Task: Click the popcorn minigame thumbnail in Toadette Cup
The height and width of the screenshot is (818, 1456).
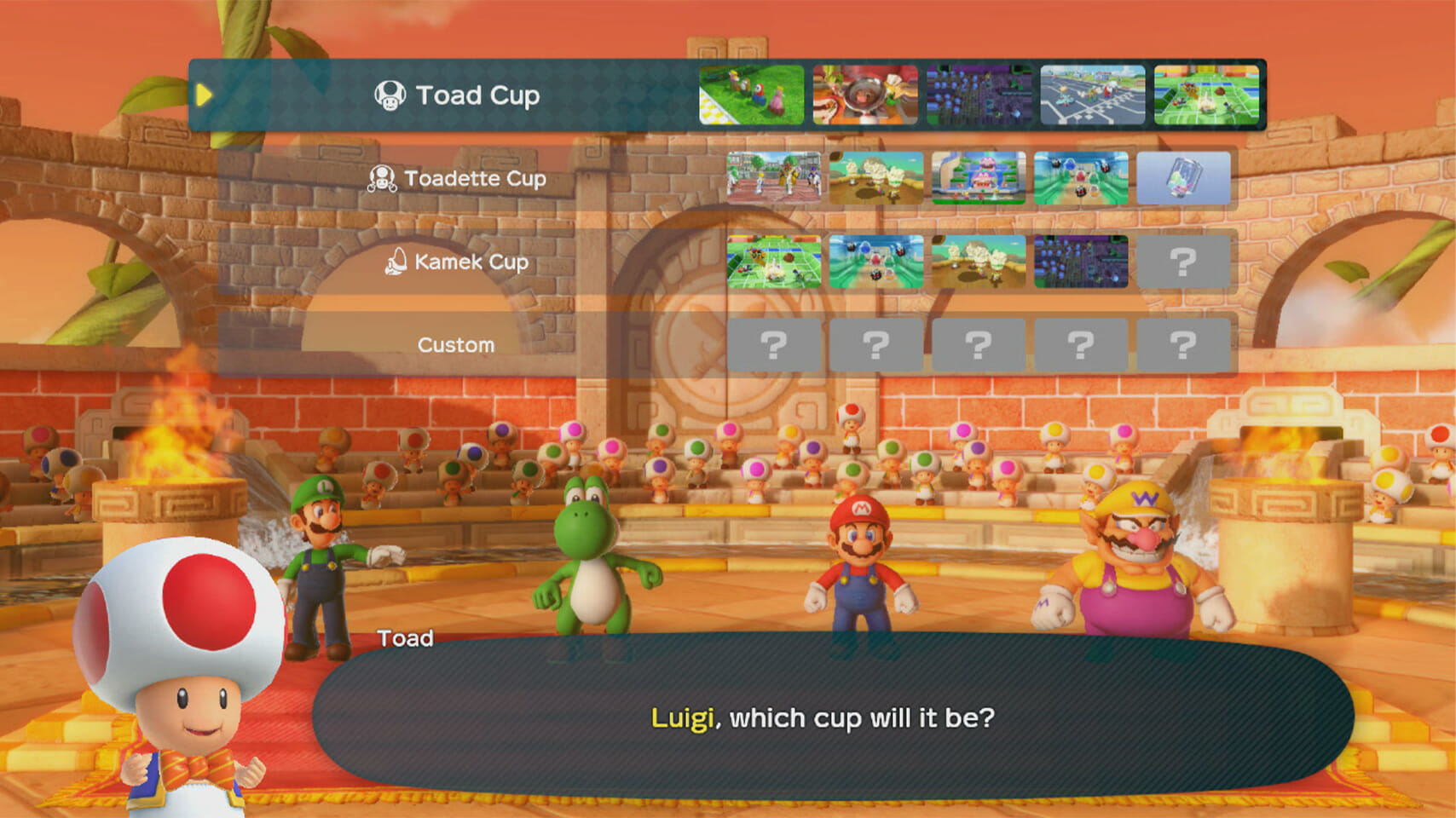Action: pos(876,178)
